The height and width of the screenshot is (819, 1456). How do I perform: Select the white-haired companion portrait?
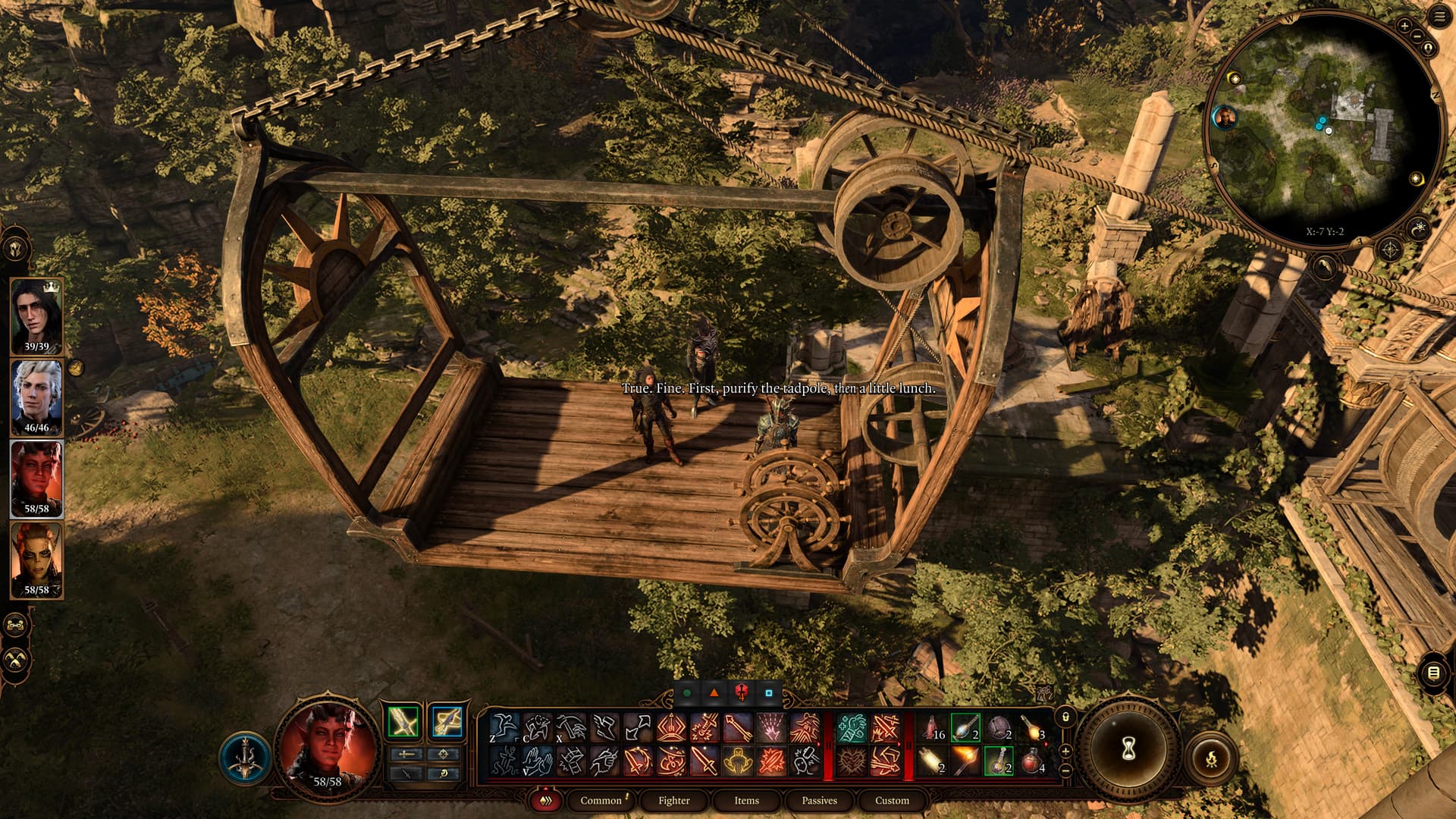36,397
